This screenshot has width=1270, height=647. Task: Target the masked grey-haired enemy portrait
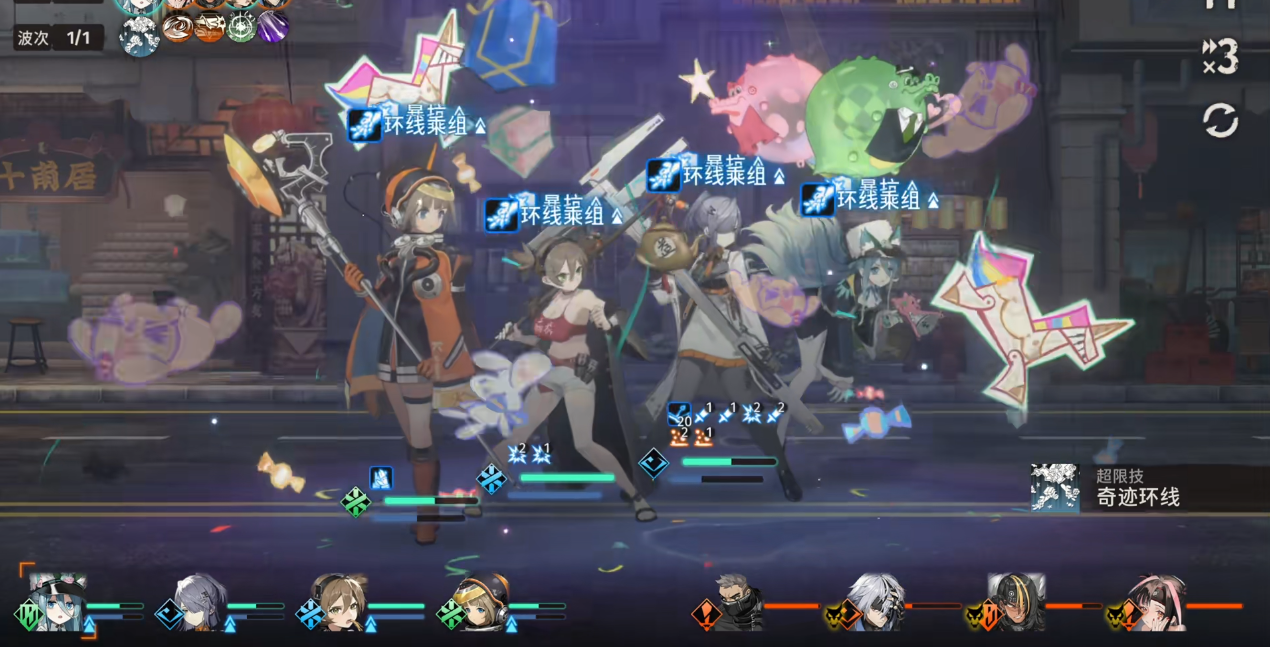click(x=738, y=602)
